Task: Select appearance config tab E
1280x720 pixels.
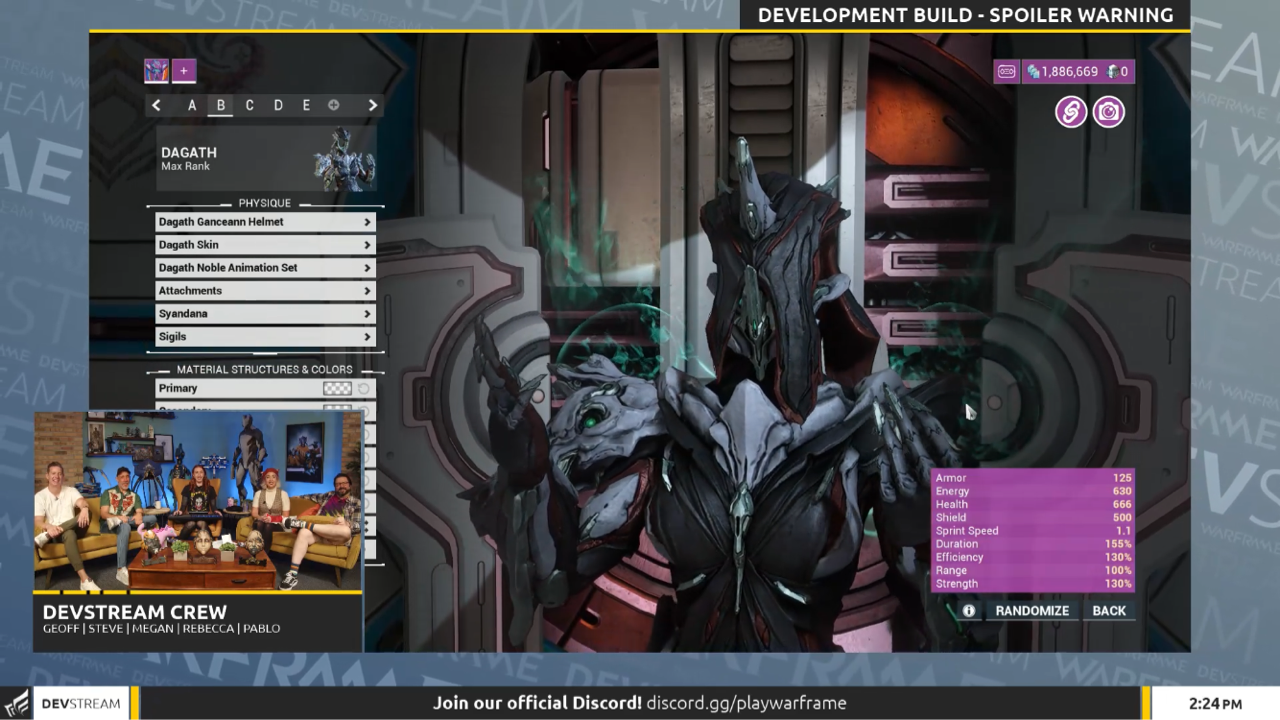Action: pyautogui.click(x=305, y=105)
